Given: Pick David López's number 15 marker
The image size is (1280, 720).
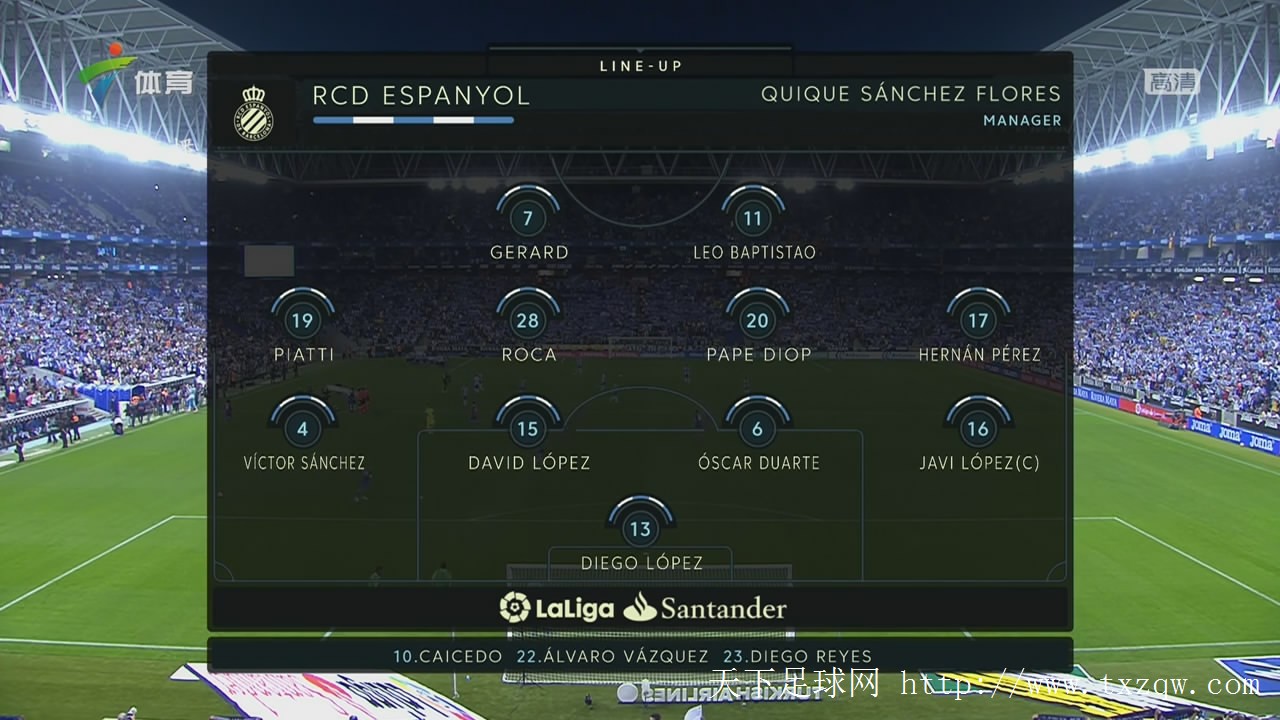Looking at the screenshot, I should [x=528, y=429].
